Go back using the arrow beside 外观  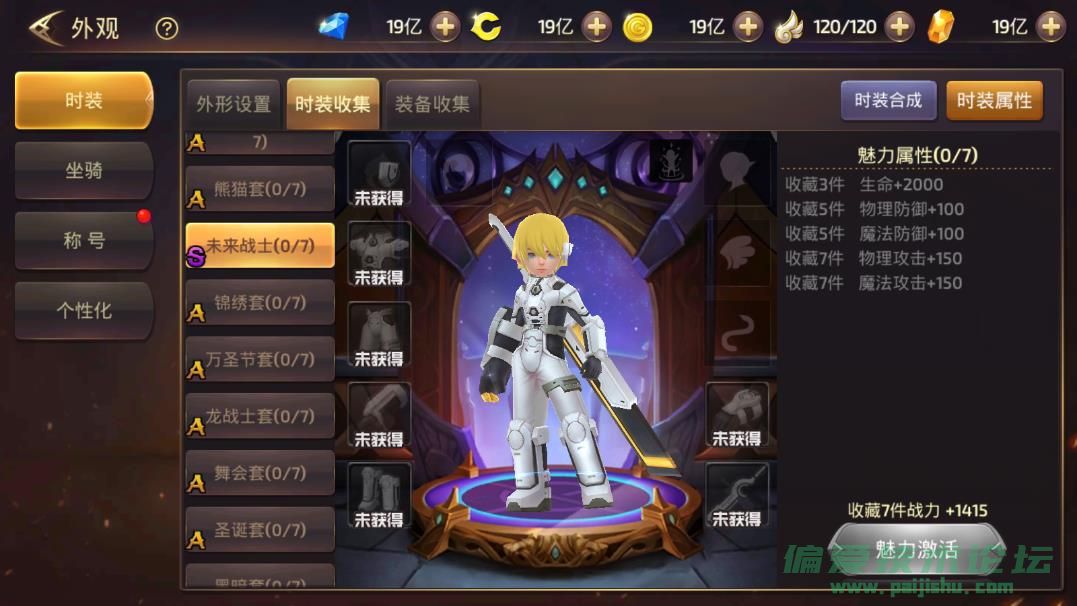click(x=44, y=28)
